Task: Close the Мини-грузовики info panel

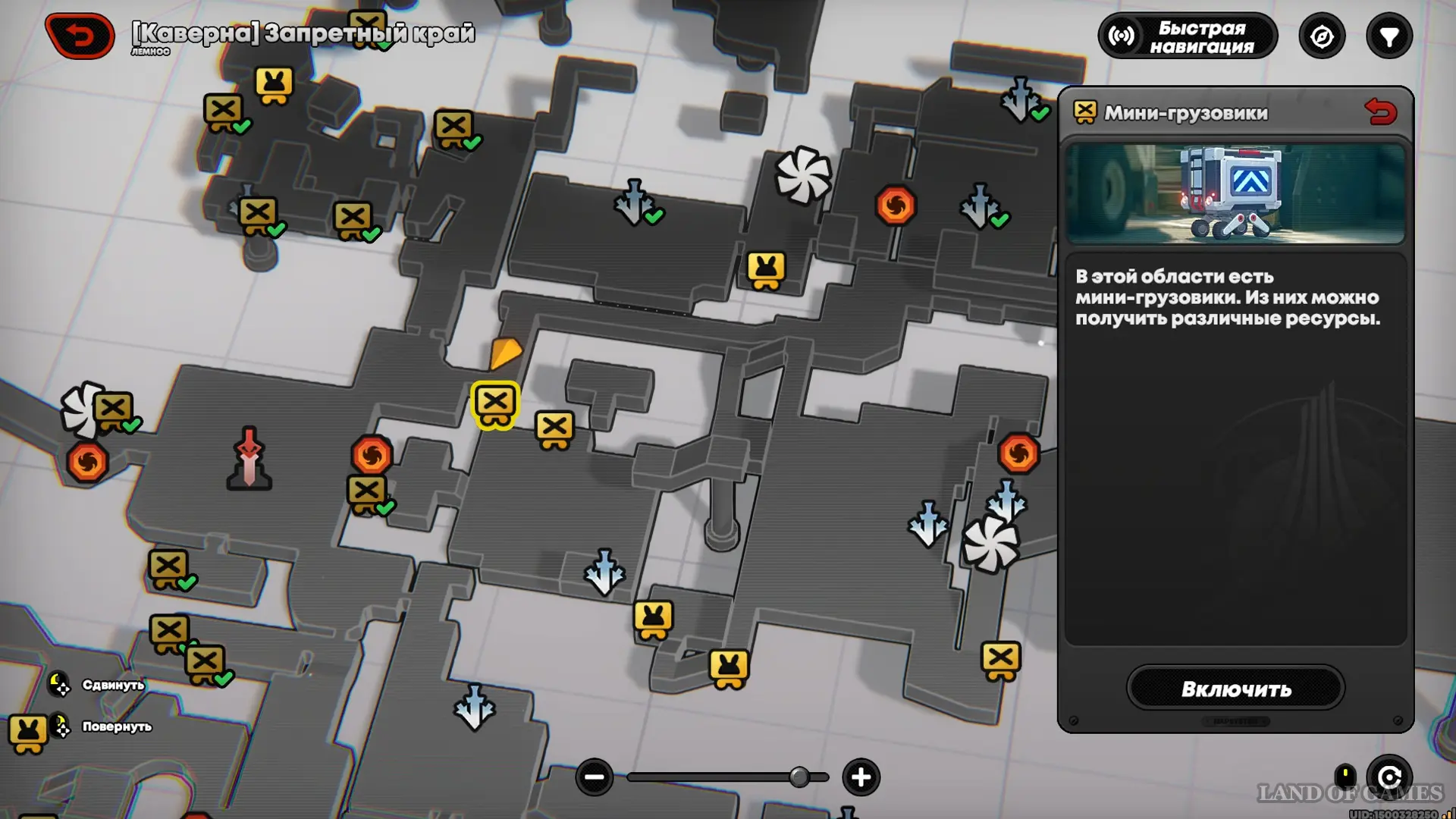Action: tap(1380, 112)
